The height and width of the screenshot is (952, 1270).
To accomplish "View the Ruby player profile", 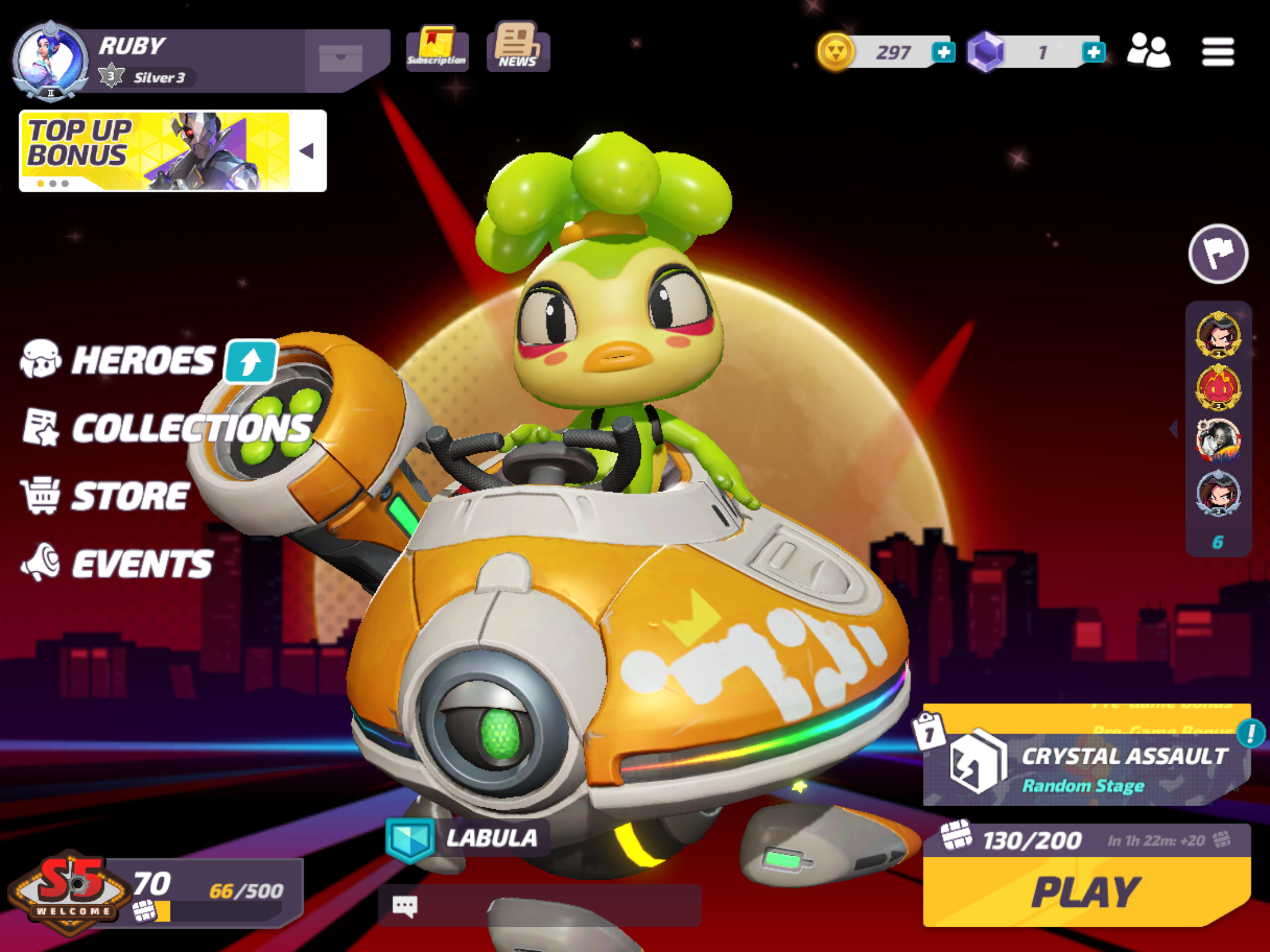I will point(51,60).
